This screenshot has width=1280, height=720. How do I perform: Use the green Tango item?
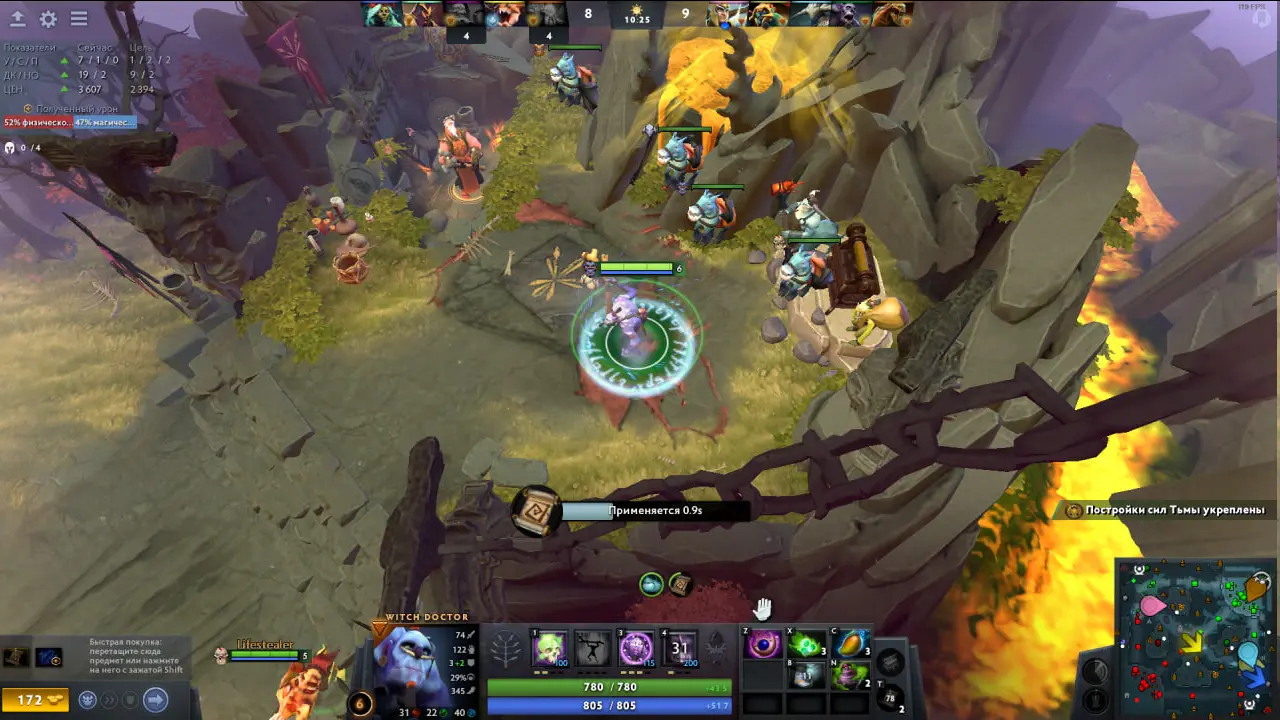(808, 645)
